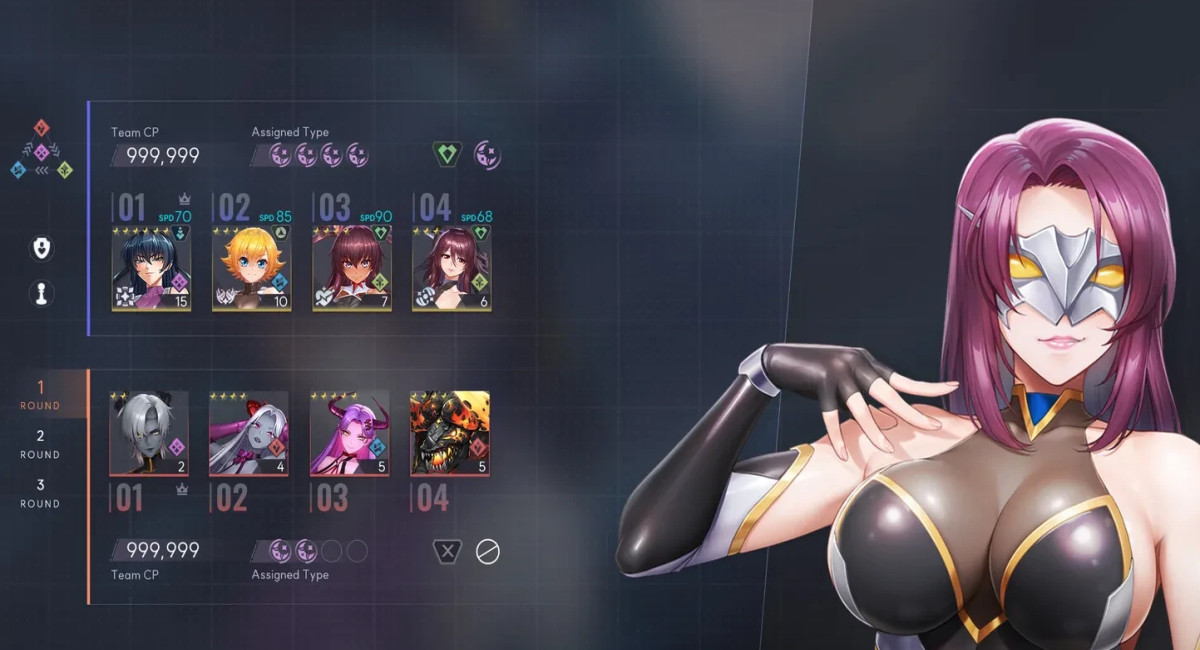Click the purple round icon beside green shield
This screenshot has height=650, width=1200.
[x=487, y=154]
